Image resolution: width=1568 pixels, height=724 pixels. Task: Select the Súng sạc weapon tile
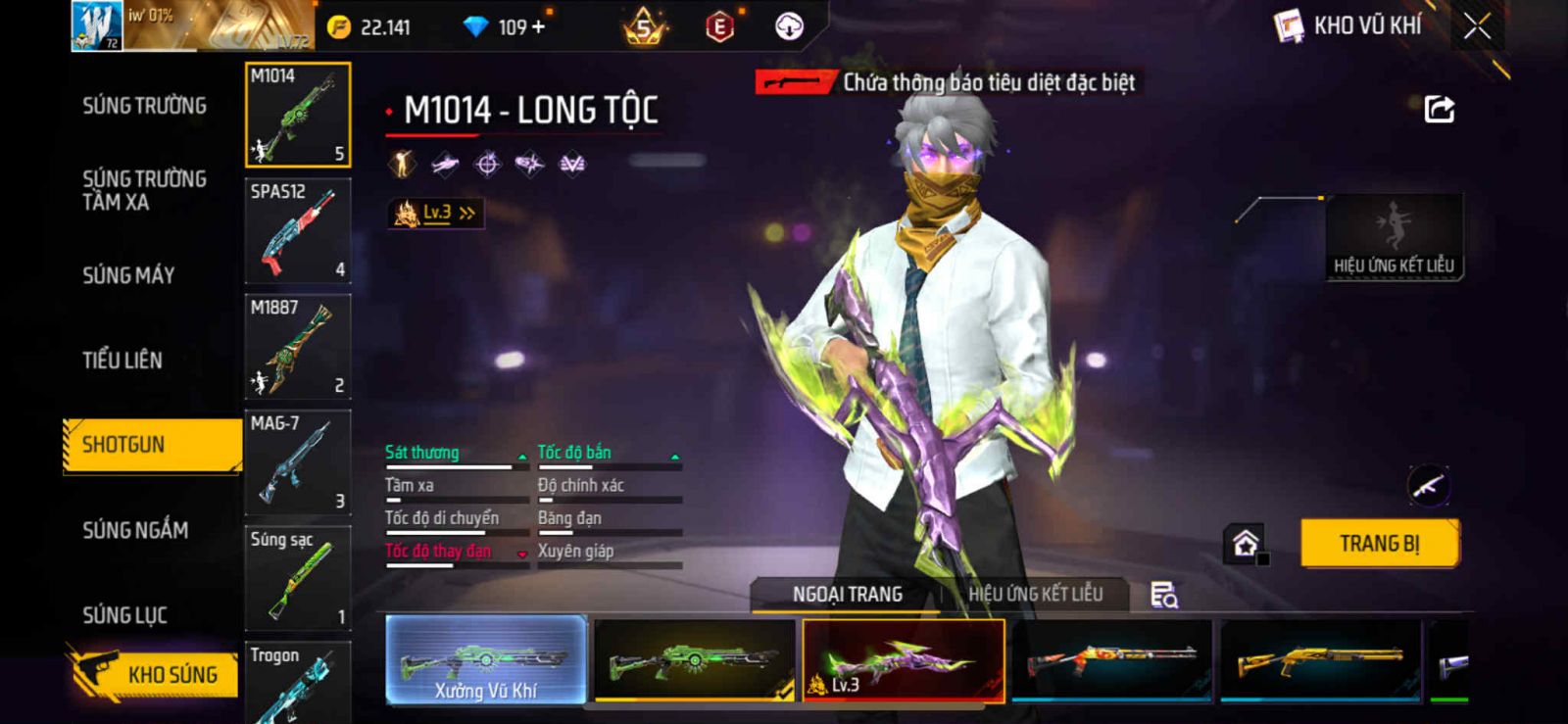click(297, 578)
